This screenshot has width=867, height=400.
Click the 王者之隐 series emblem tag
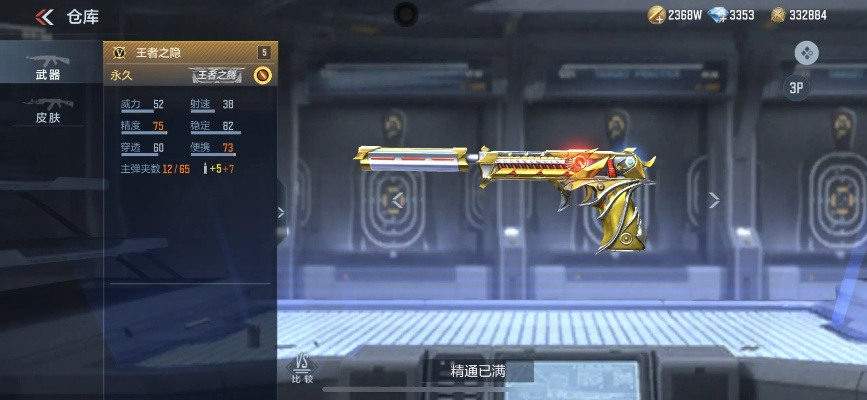217,75
